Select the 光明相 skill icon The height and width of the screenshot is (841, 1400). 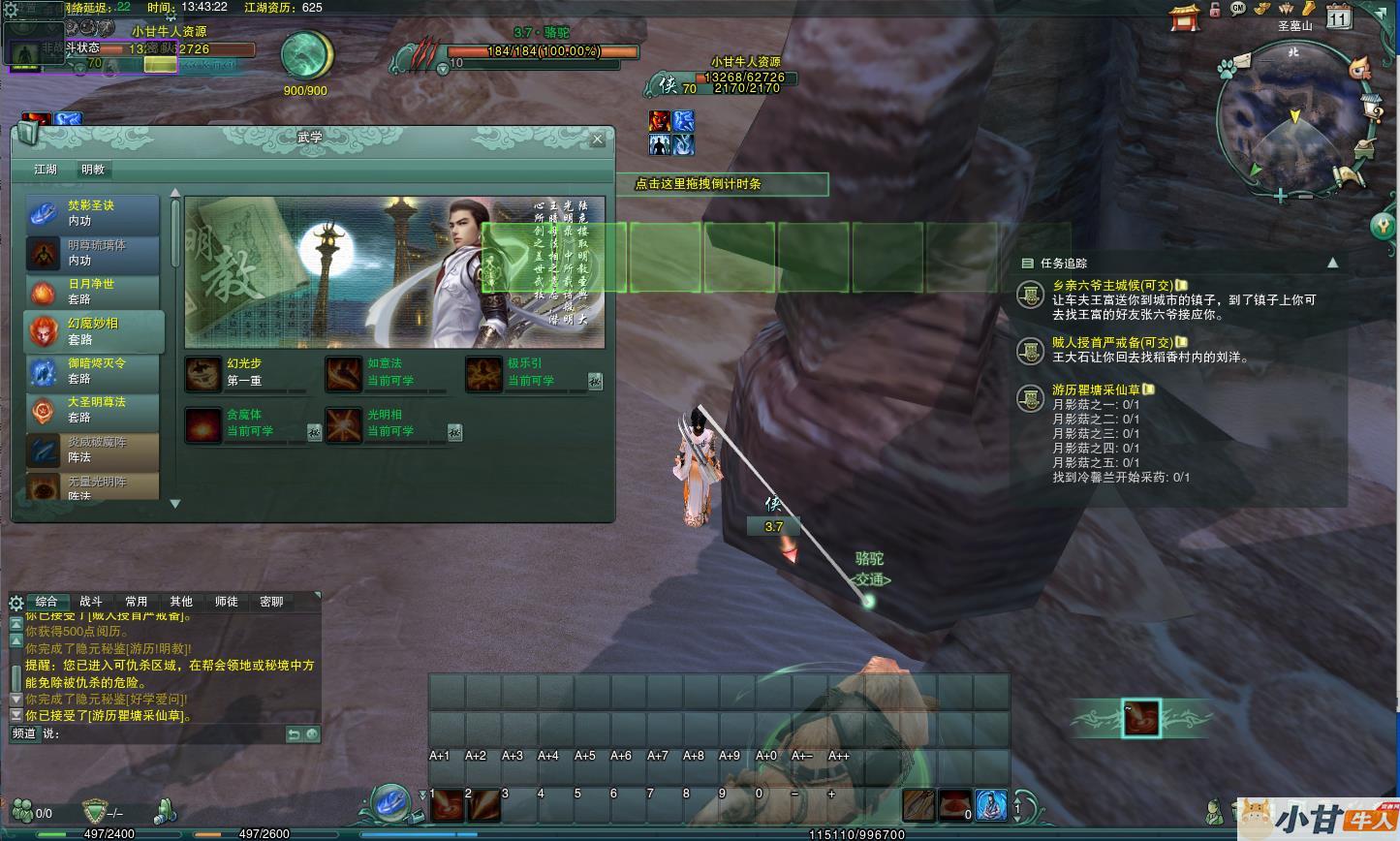(344, 424)
